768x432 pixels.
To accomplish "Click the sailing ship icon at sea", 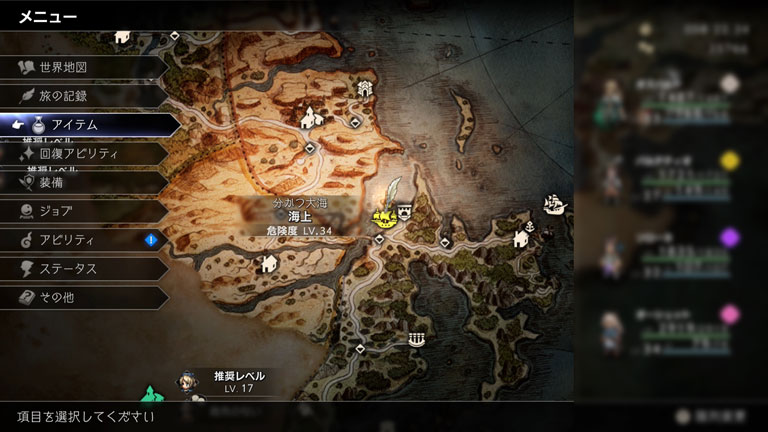I will (552, 205).
